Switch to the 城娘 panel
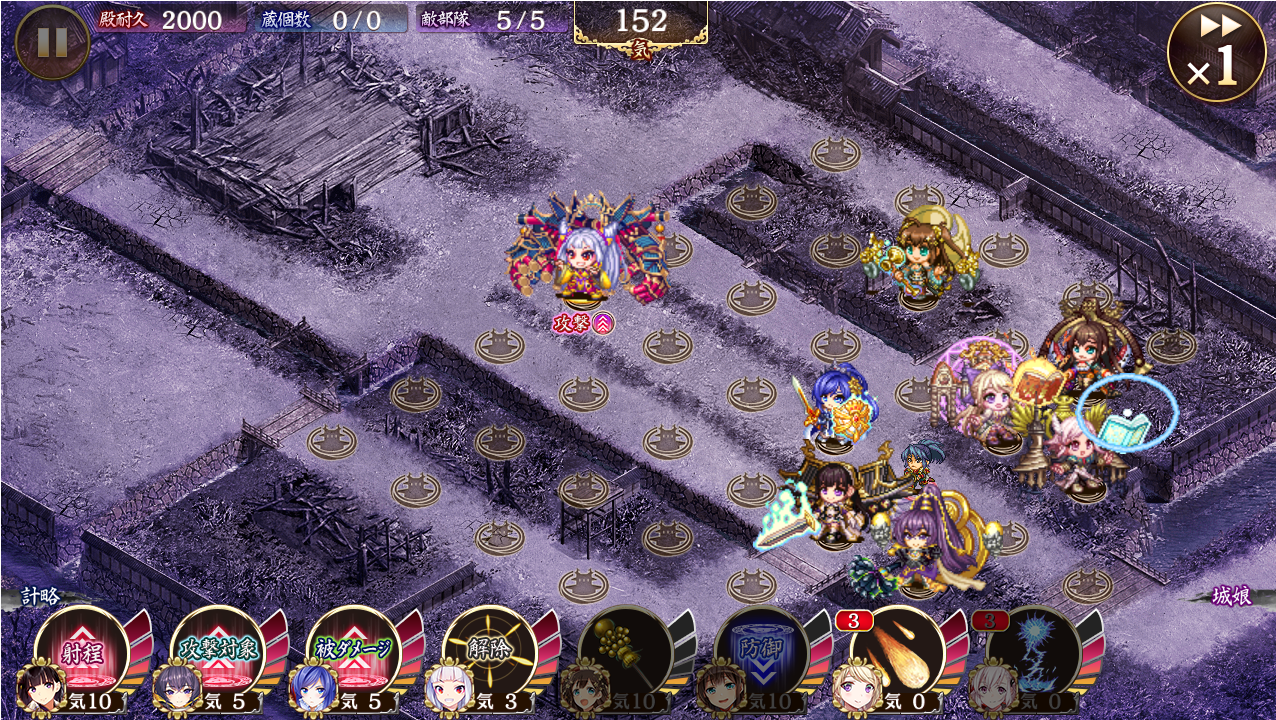This screenshot has width=1276, height=720. (x=1232, y=597)
